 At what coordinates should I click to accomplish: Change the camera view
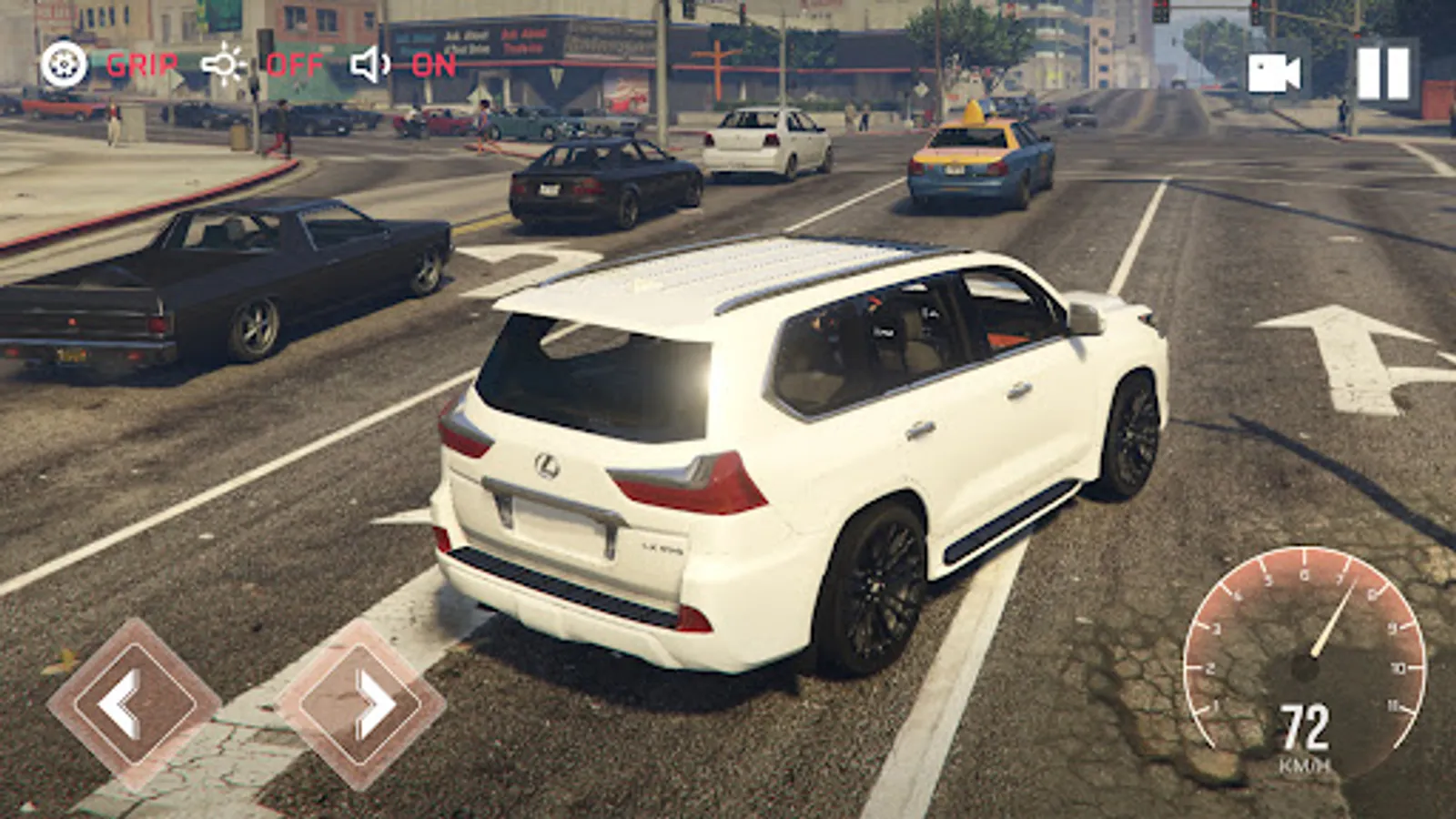(1273, 73)
